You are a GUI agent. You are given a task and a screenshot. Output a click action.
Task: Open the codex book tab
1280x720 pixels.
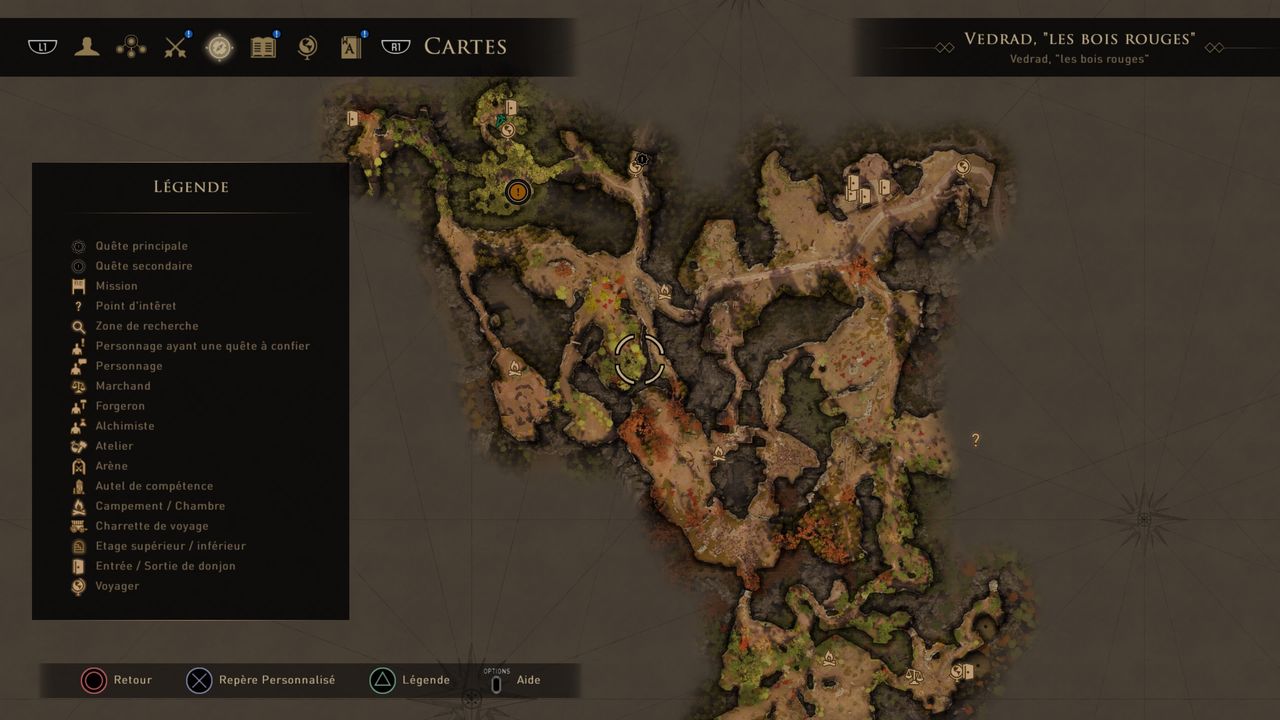coord(351,46)
